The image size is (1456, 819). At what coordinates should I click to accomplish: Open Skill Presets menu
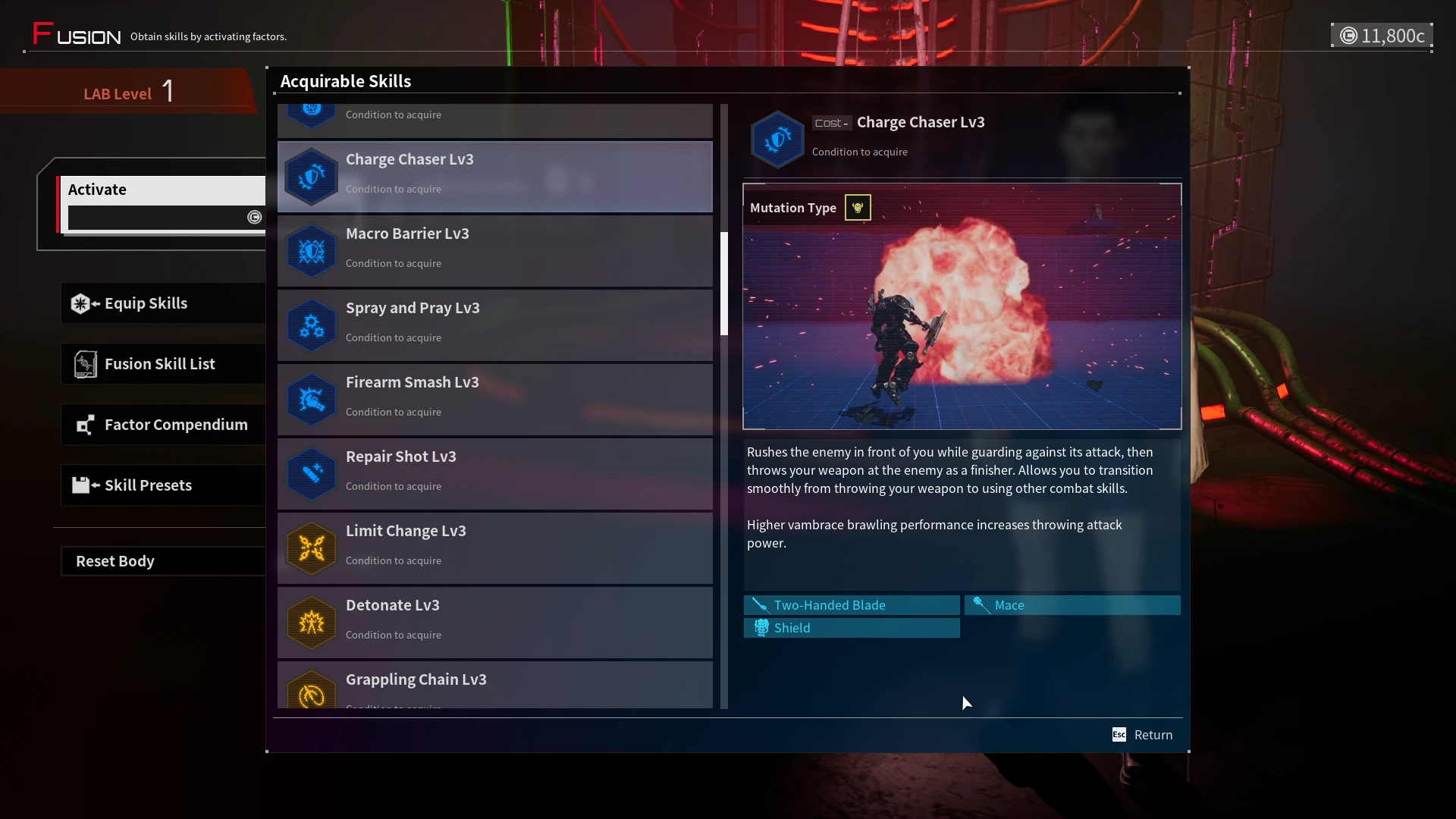(163, 485)
